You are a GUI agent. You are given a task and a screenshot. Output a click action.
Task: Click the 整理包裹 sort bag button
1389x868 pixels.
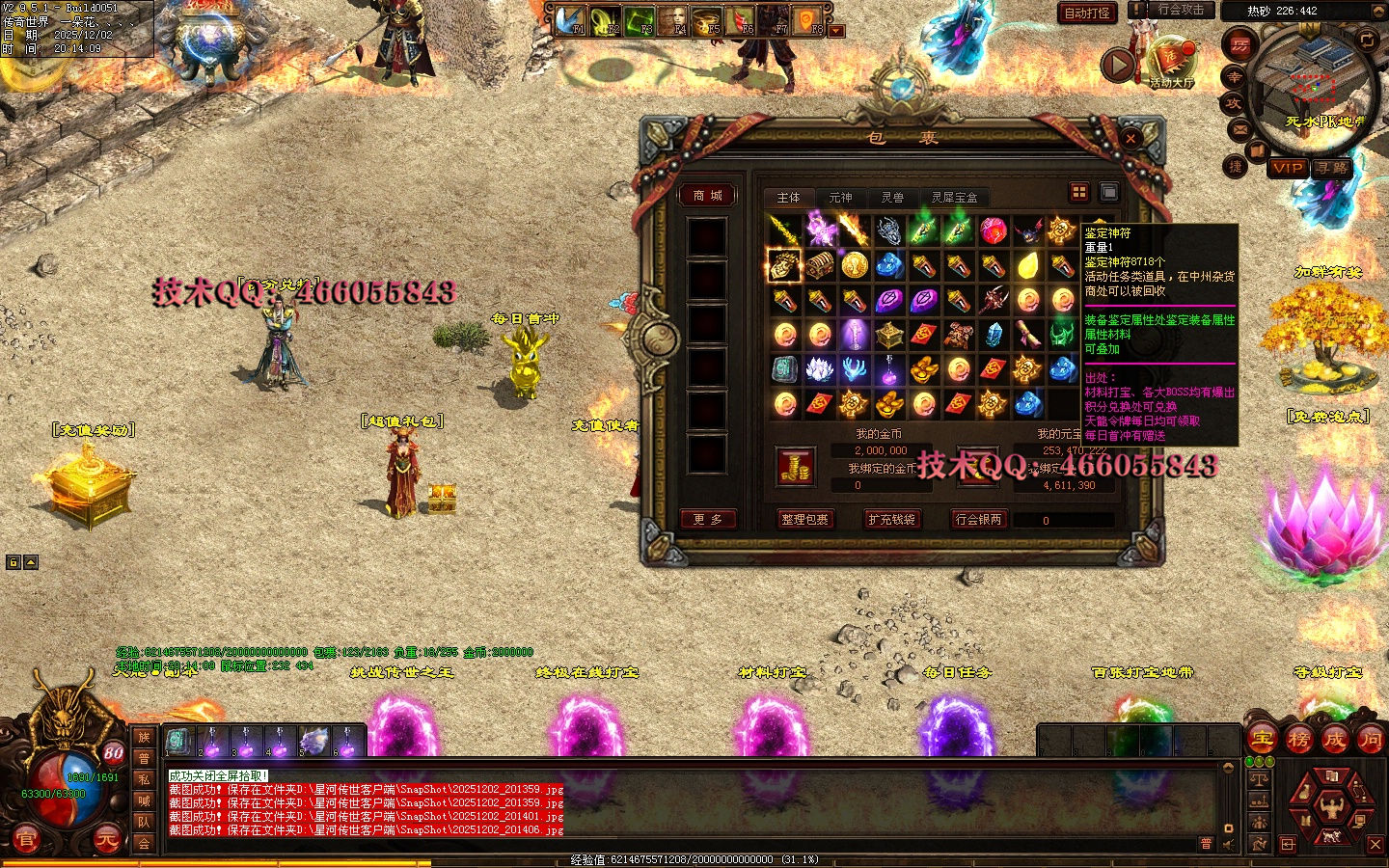tap(804, 519)
